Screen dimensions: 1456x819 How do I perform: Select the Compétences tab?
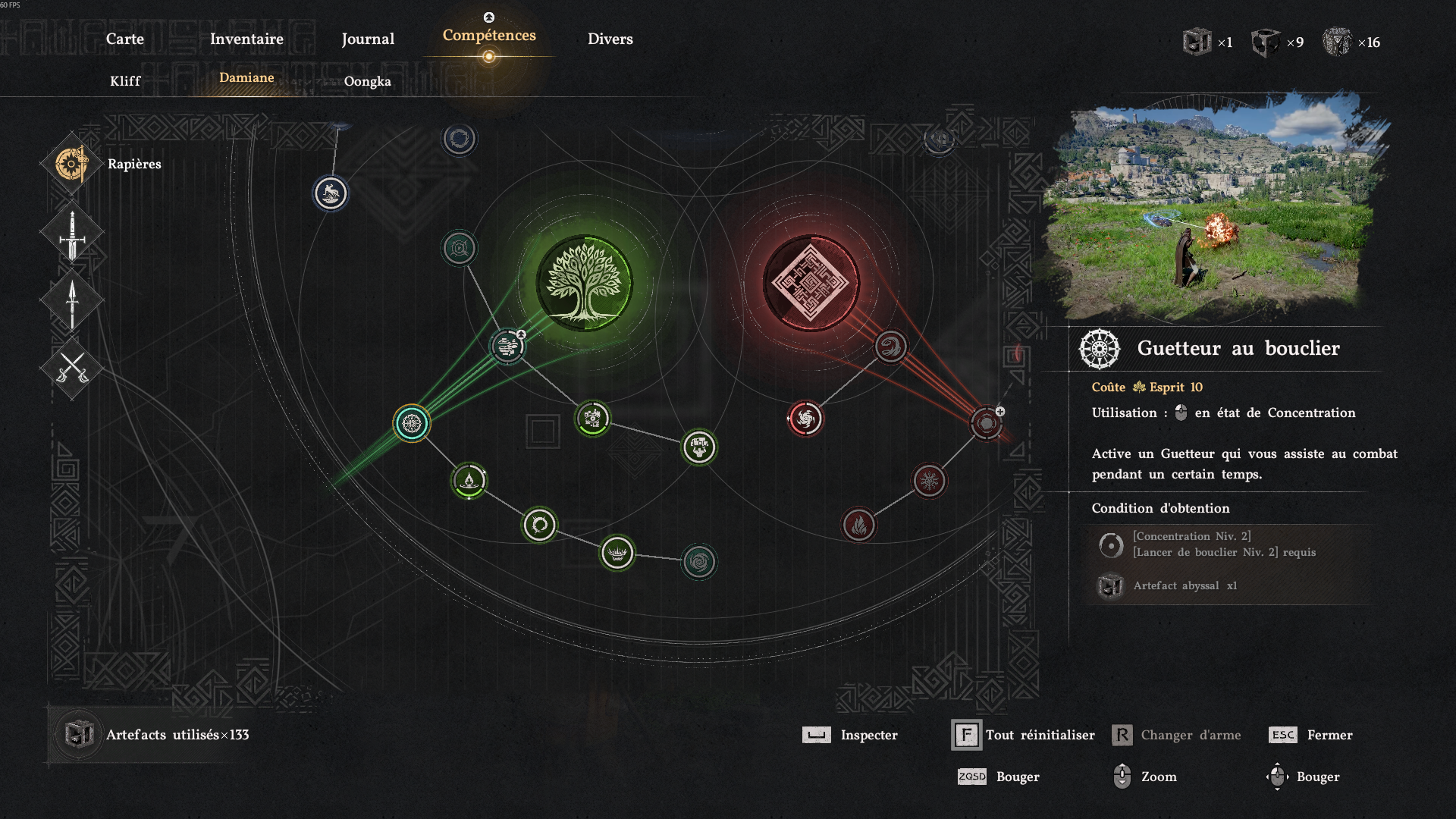pos(489,36)
